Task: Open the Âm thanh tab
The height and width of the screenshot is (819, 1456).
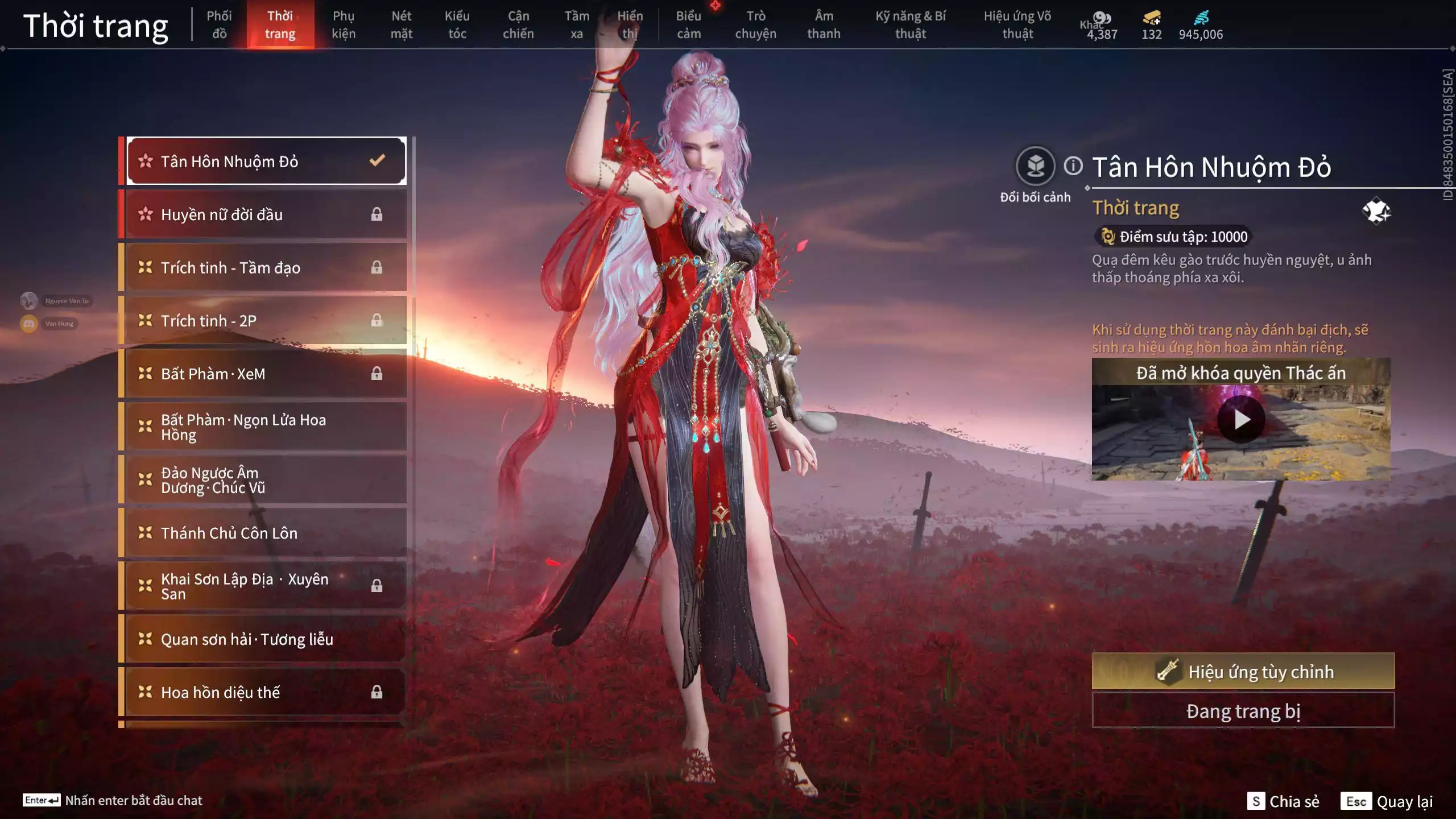Action: [x=824, y=24]
